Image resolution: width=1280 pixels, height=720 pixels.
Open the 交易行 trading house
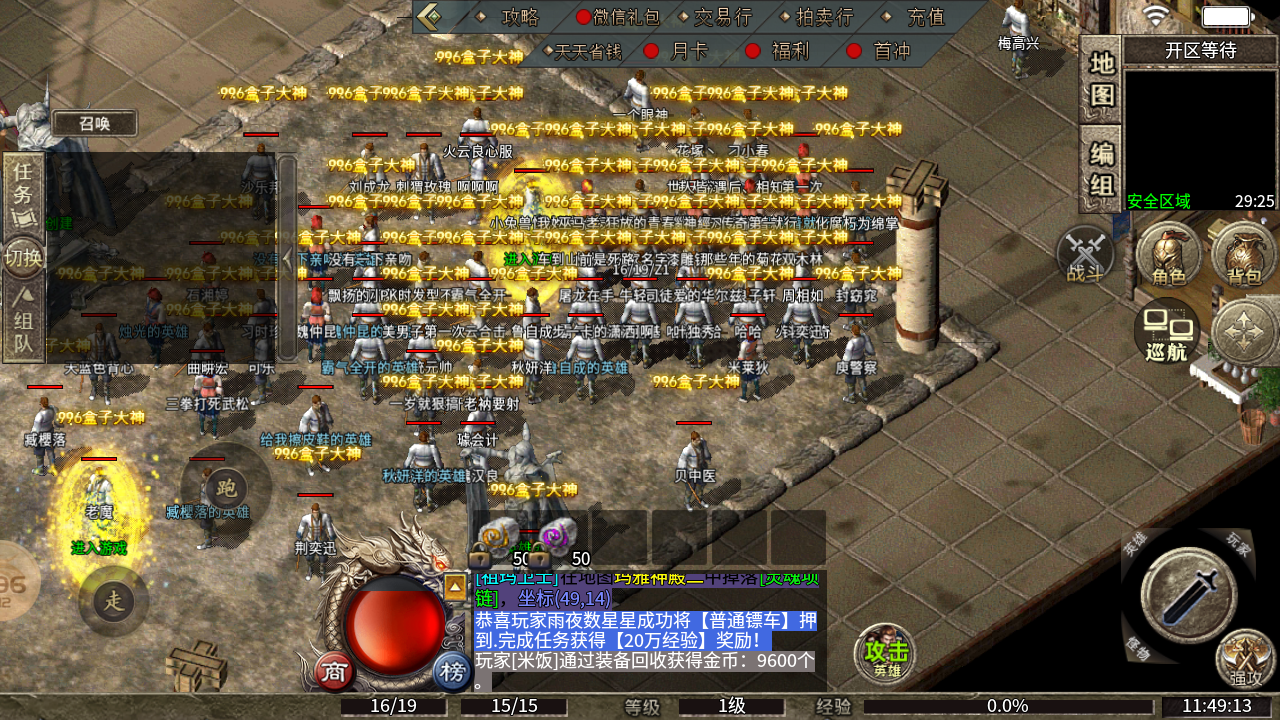[x=722, y=17]
